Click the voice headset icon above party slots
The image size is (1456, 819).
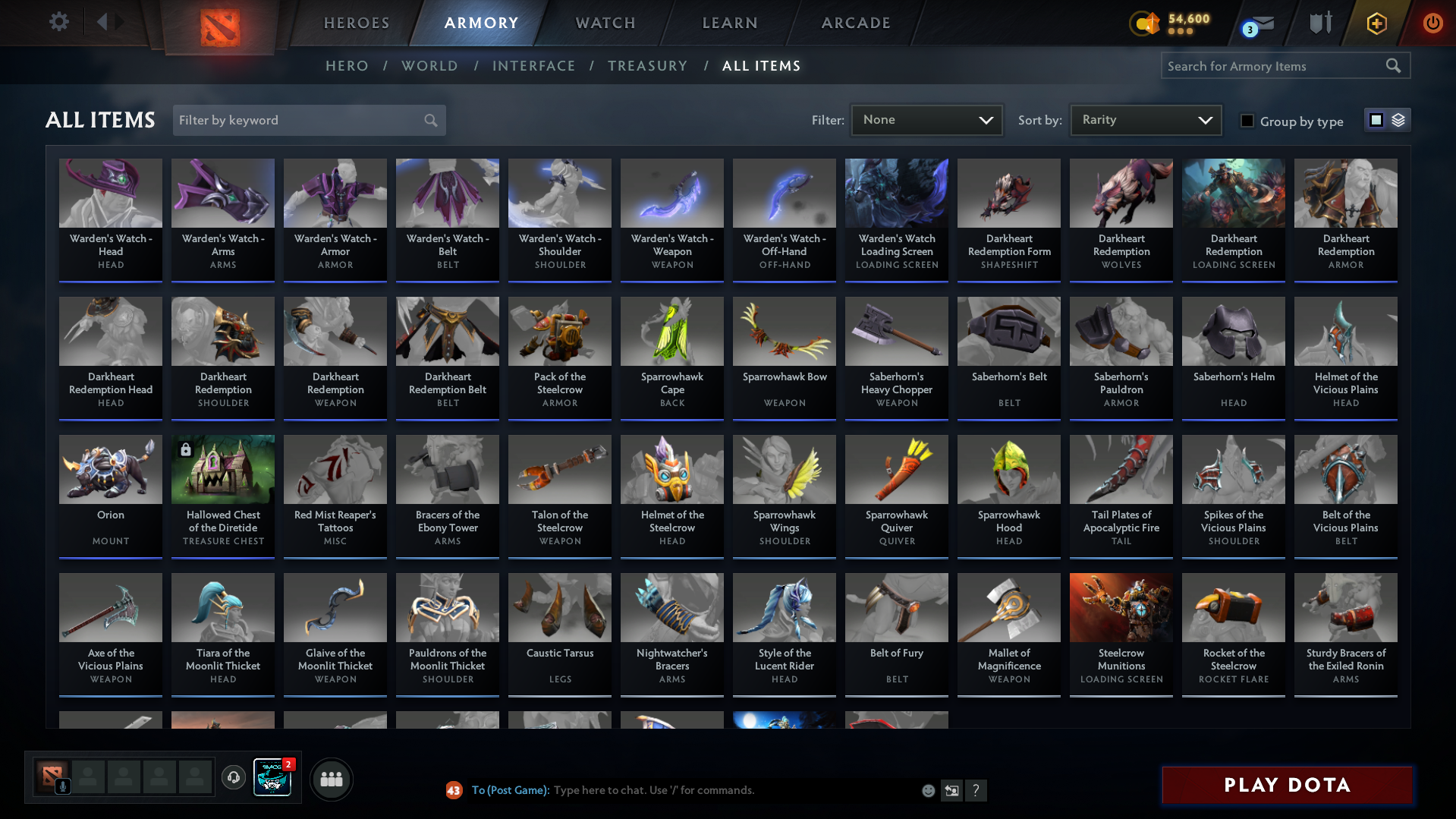click(x=234, y=777)
